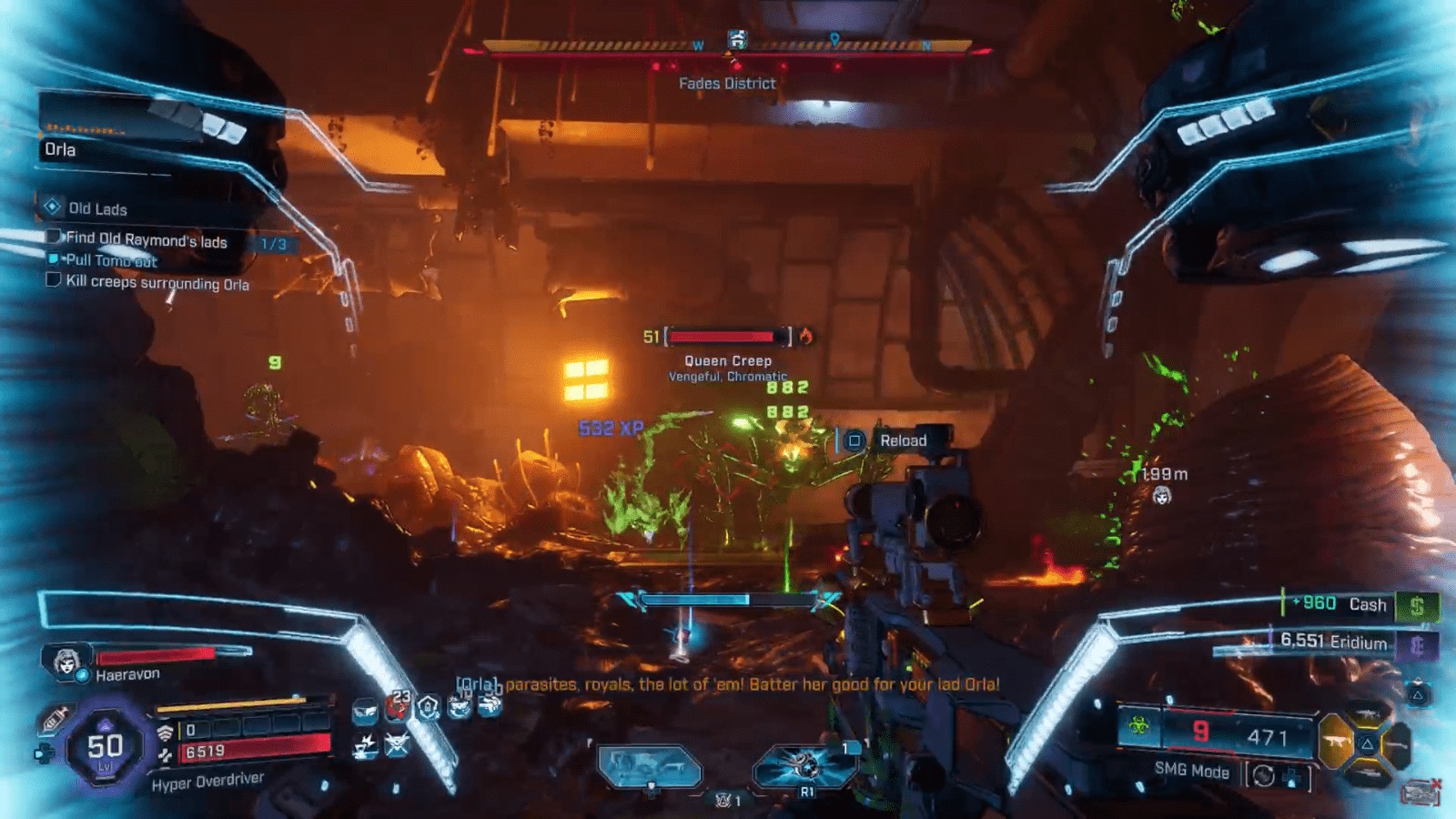Image resolution: width=1456 pixels, height=819 pixels.
Task: Open the Haeravon character portrait
Action: click(x=66, y=662)
